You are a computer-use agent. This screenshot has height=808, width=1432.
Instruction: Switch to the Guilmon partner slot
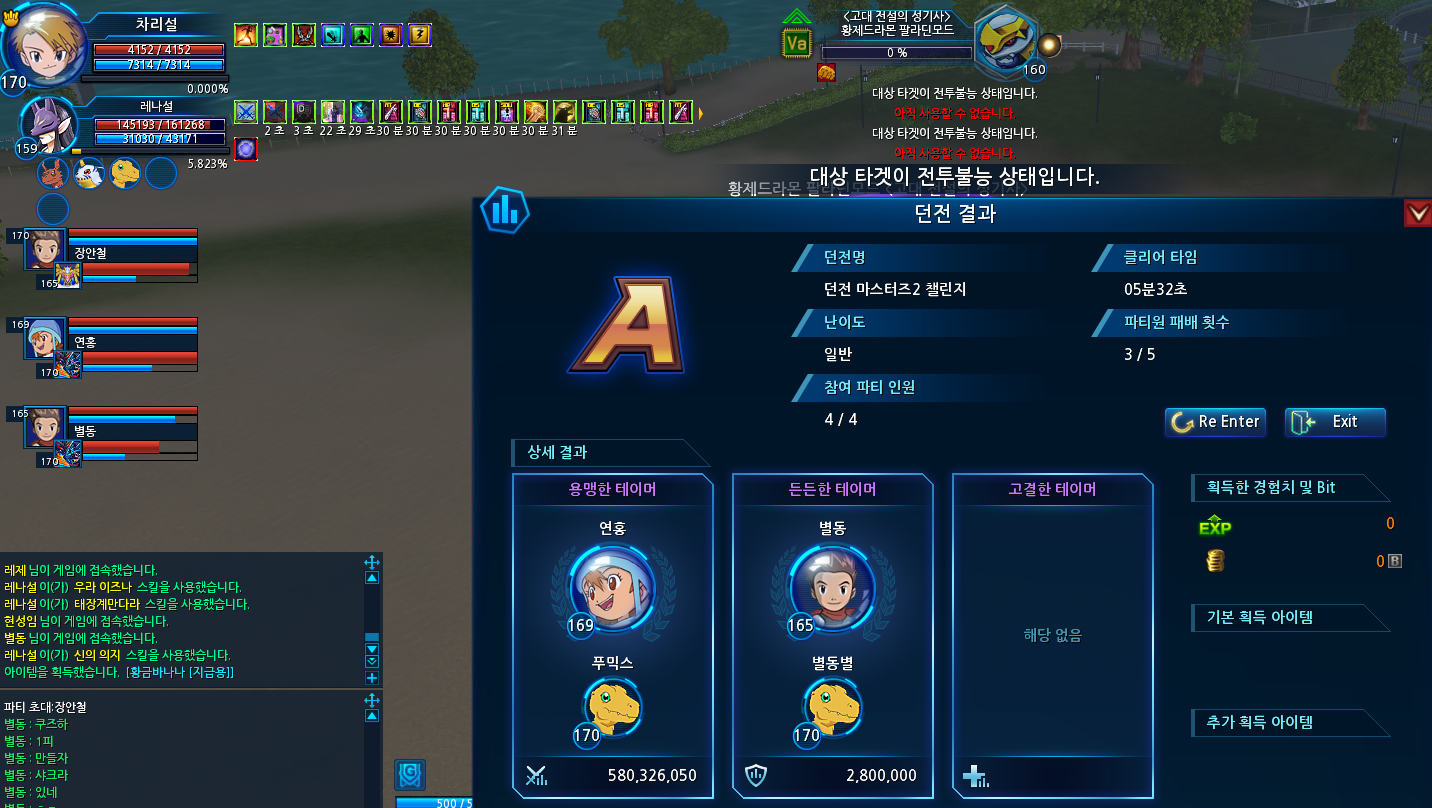53,173
